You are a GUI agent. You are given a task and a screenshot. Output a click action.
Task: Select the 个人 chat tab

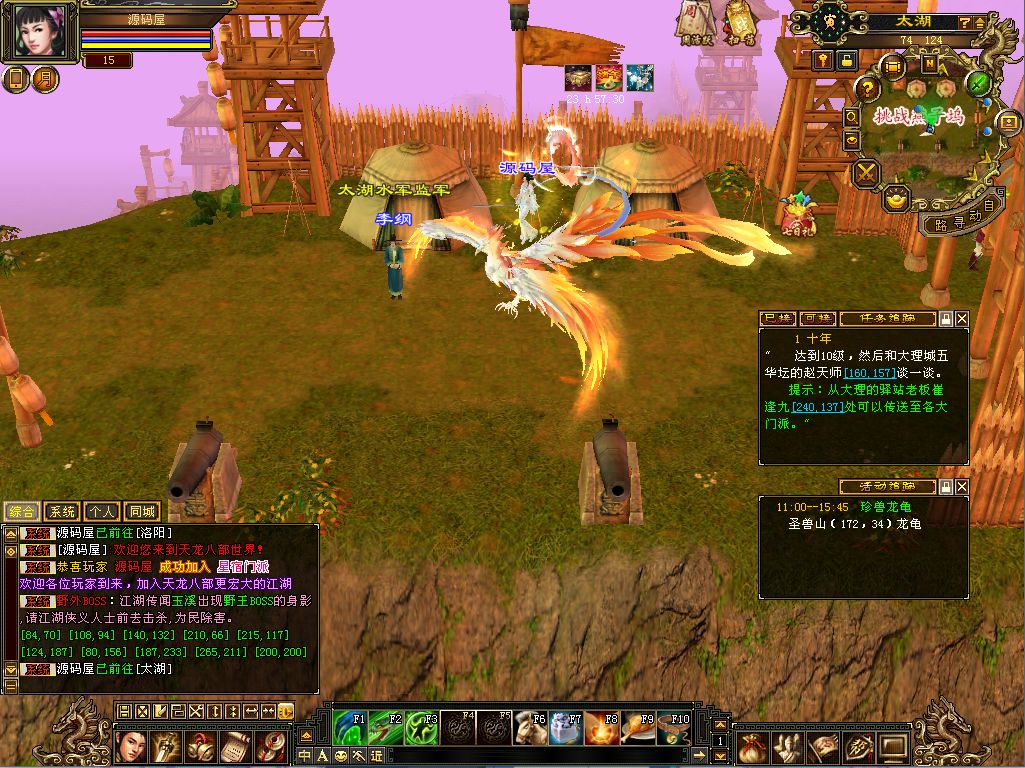(x=102, y=511)
